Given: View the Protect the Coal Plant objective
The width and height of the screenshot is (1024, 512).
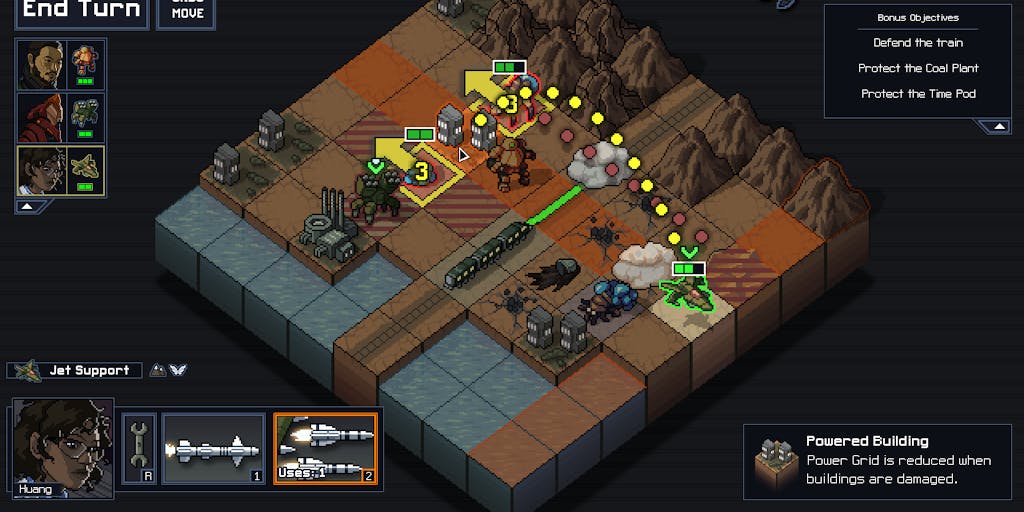Looking at the screenshot, I should pyautogui.click(x=918, y=68).
